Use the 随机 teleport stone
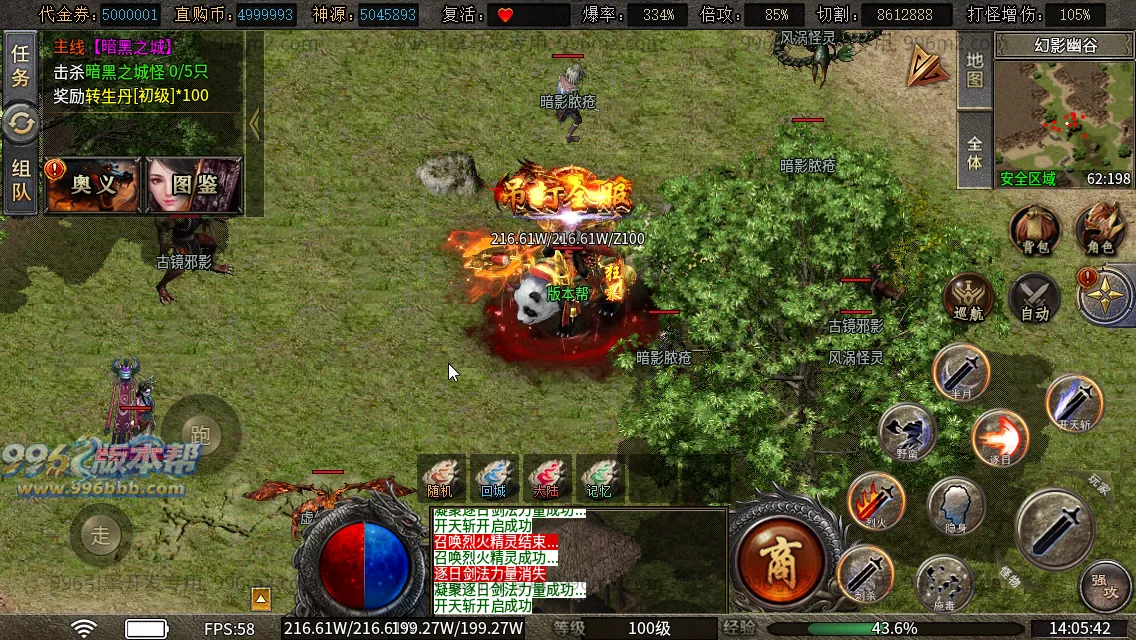The image size is (1136, 640). 440,477
